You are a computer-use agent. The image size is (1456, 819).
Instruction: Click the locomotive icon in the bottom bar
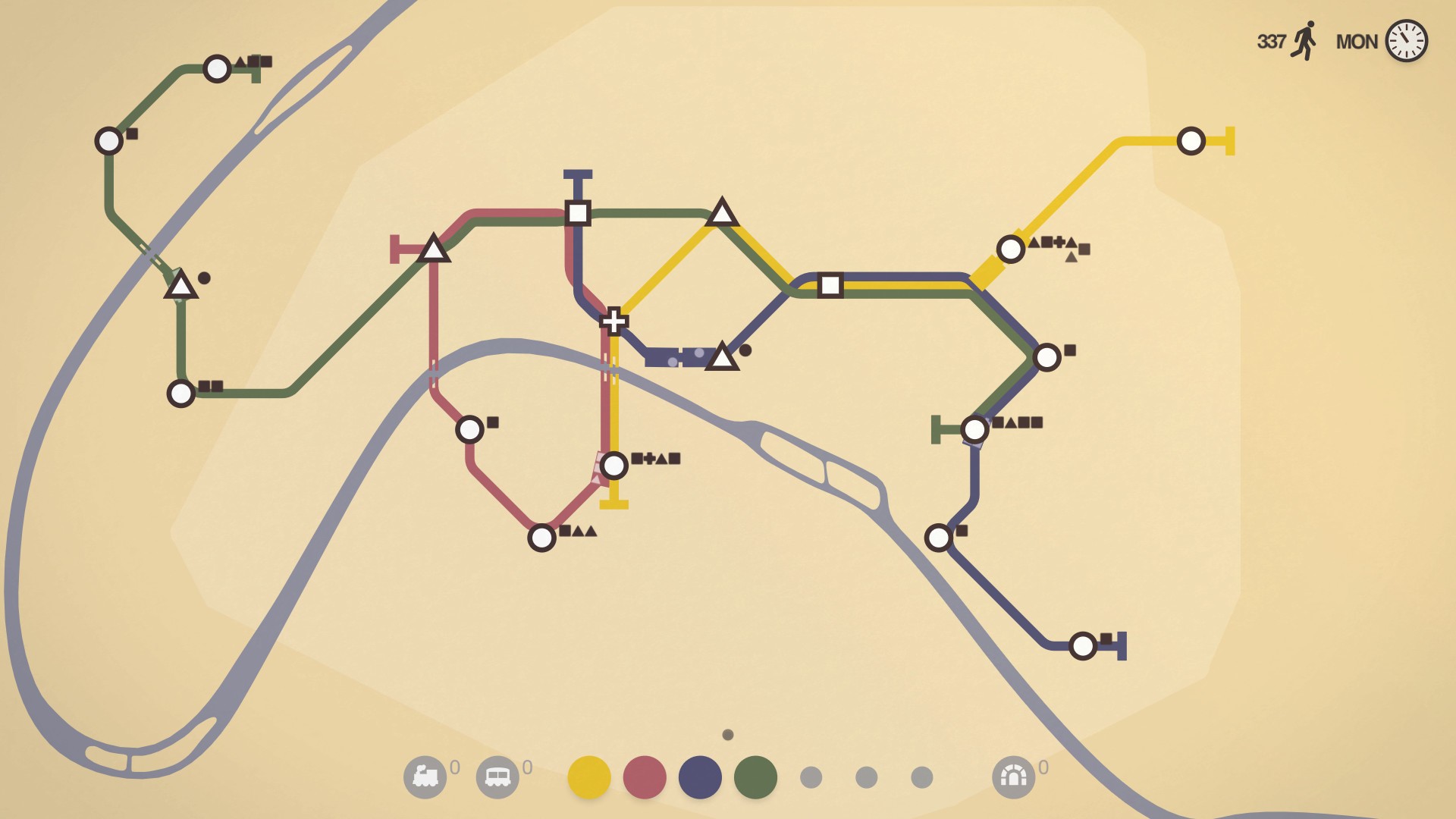tap(427, 777)
